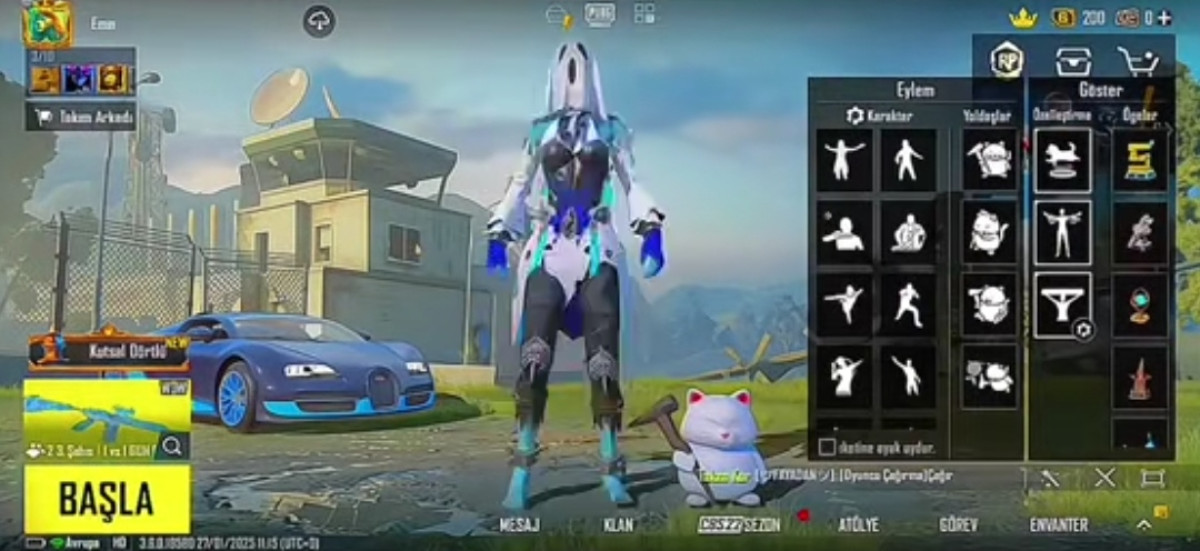Open the Royale Pass RP icon
This screenshot has height=551, width=1200.
(1006, 61)
